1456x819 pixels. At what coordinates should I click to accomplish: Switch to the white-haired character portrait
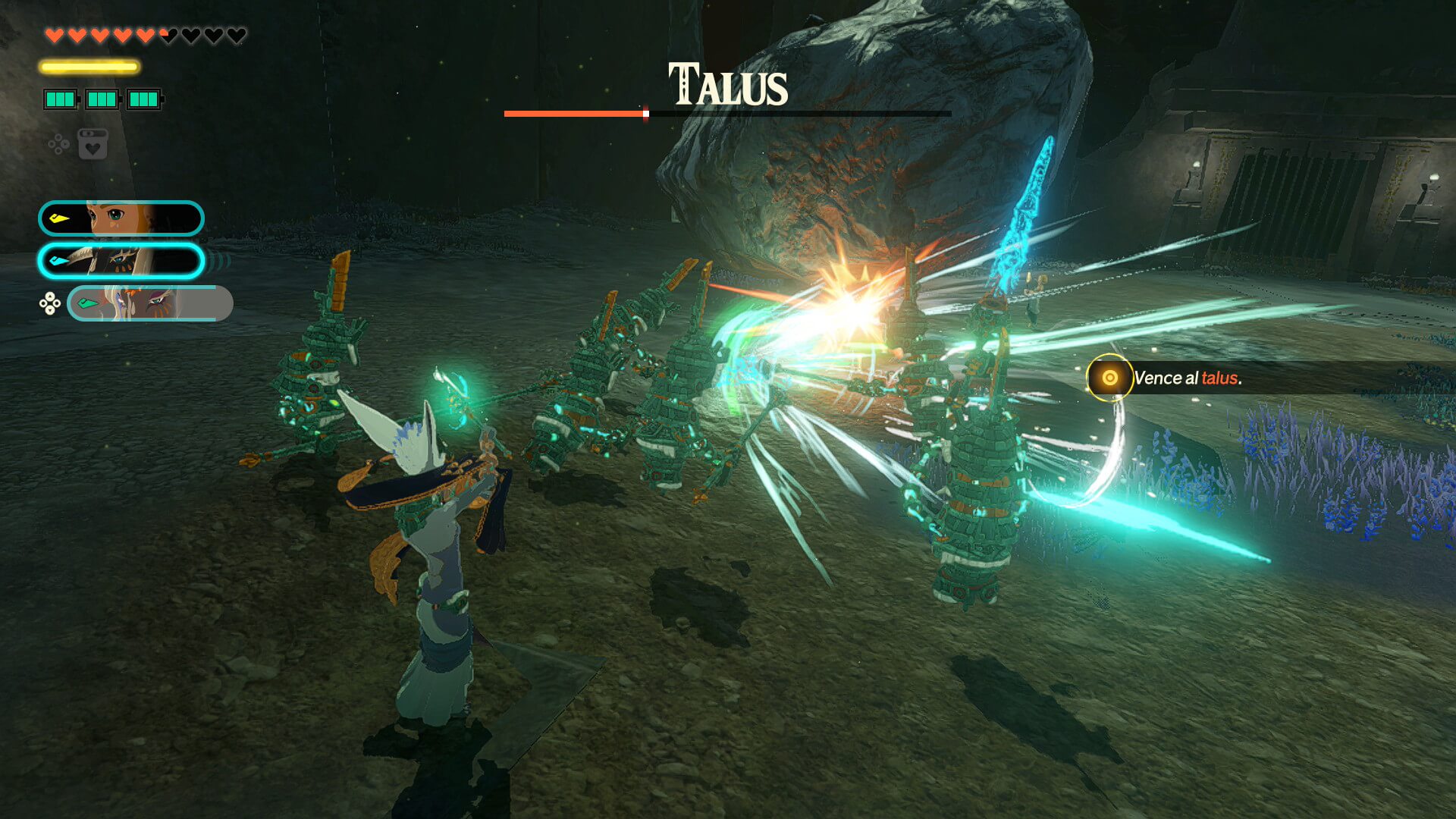coord(150,303)
